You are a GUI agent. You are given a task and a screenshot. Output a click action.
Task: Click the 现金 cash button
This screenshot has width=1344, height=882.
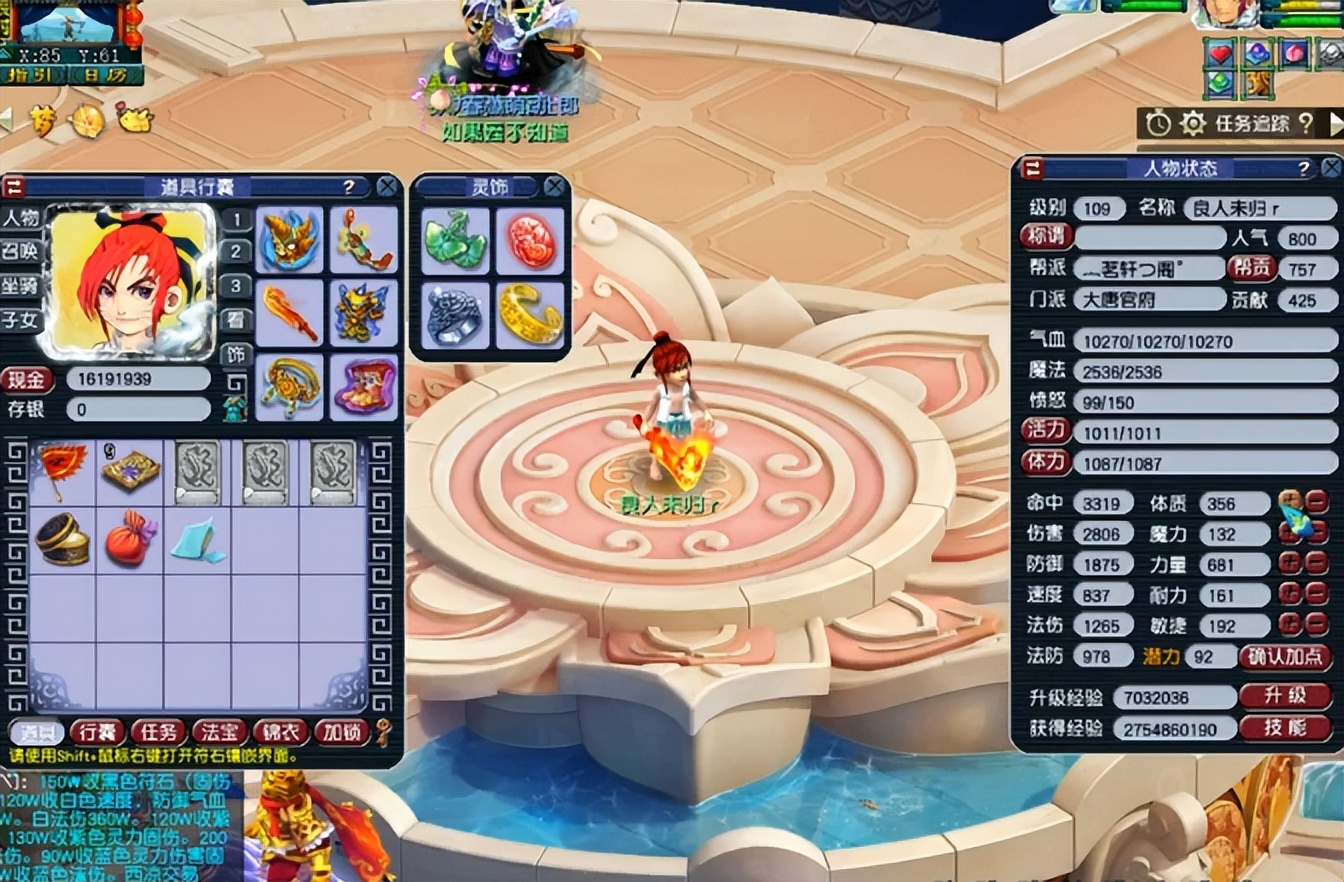(27, 379)
